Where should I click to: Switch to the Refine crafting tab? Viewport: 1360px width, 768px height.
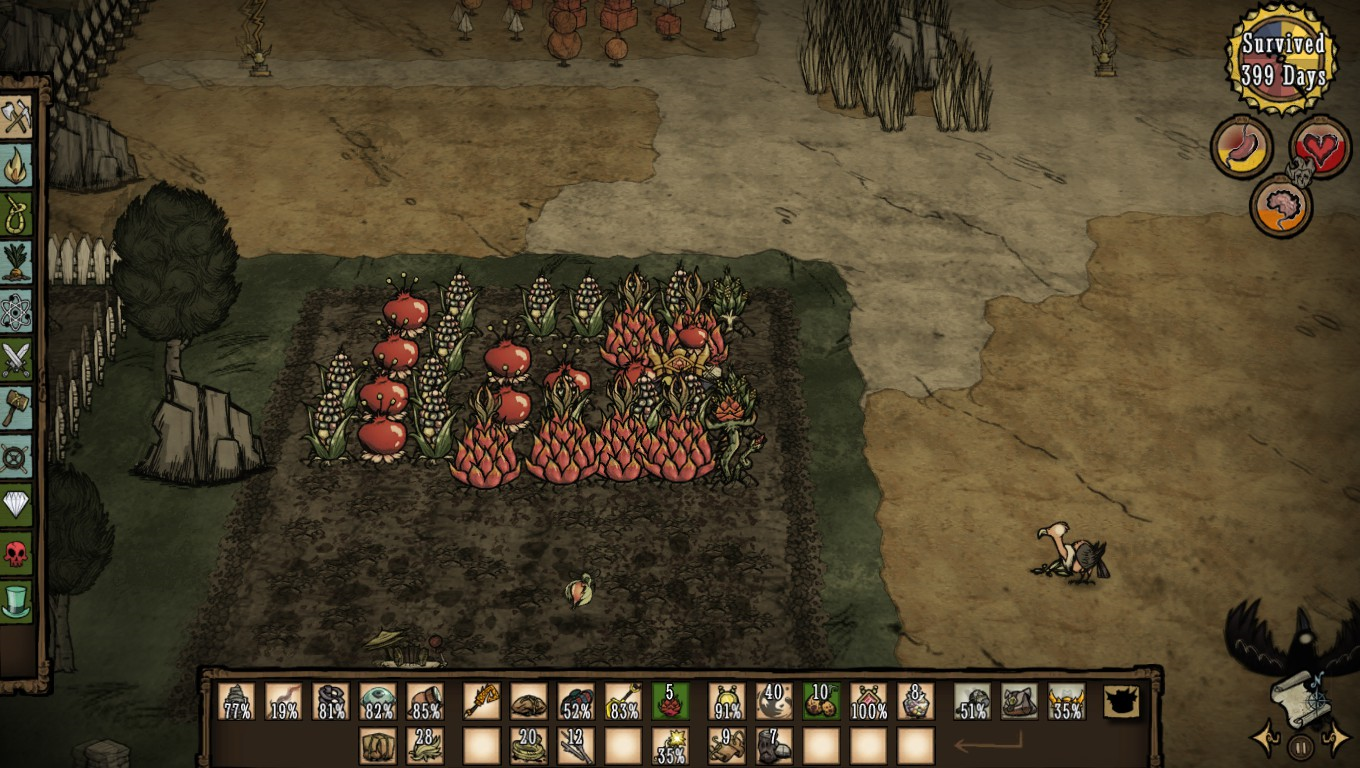tap(16, 456)
